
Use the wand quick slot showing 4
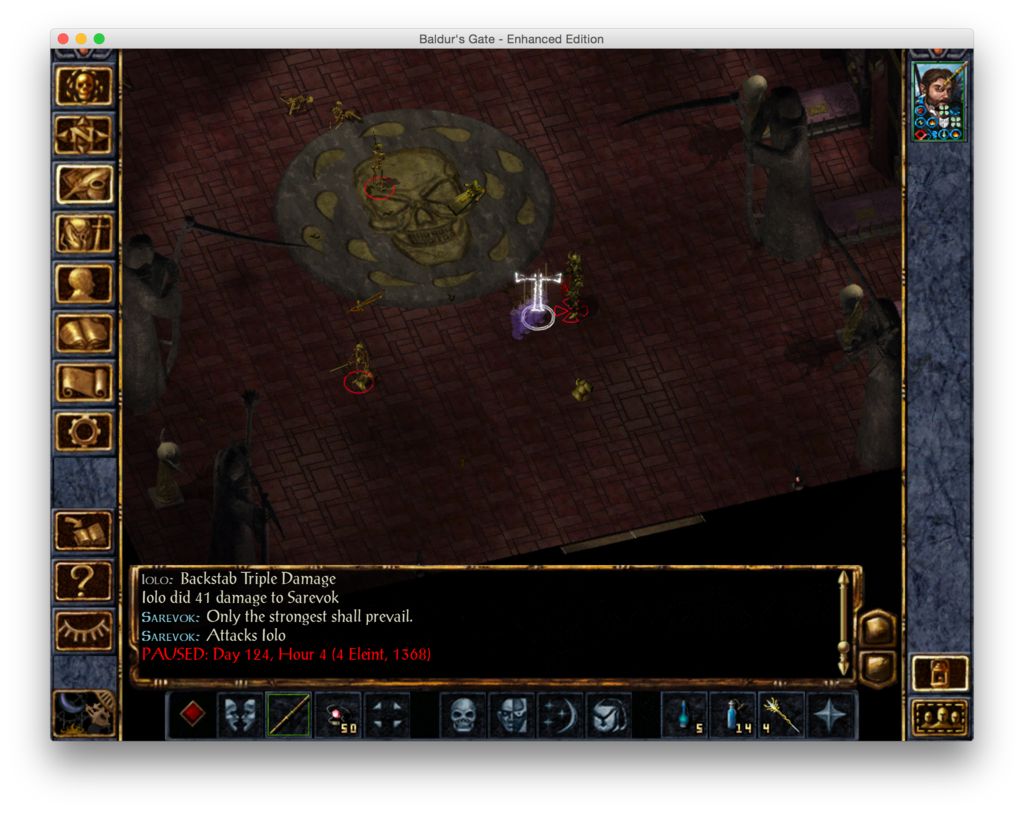coord(782,715)
